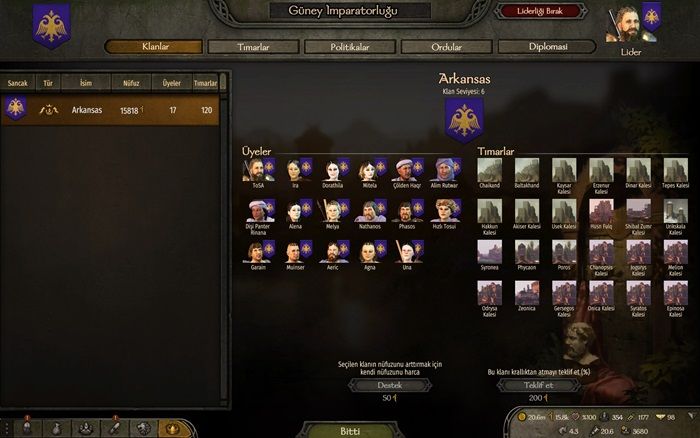Sort the clan list by İsim

(87, 83)
